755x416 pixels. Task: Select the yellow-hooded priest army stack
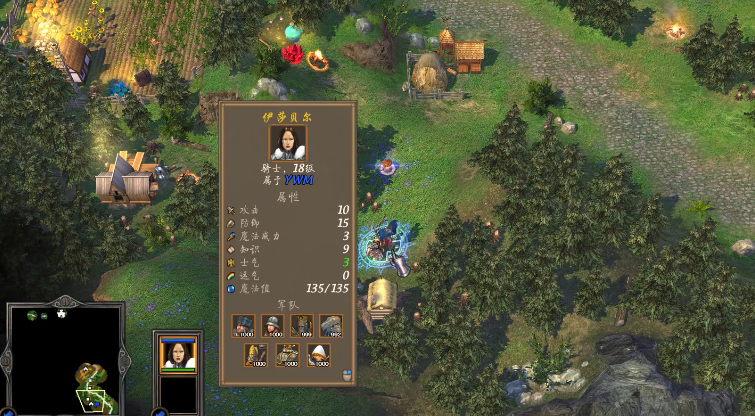click(258, 355)
